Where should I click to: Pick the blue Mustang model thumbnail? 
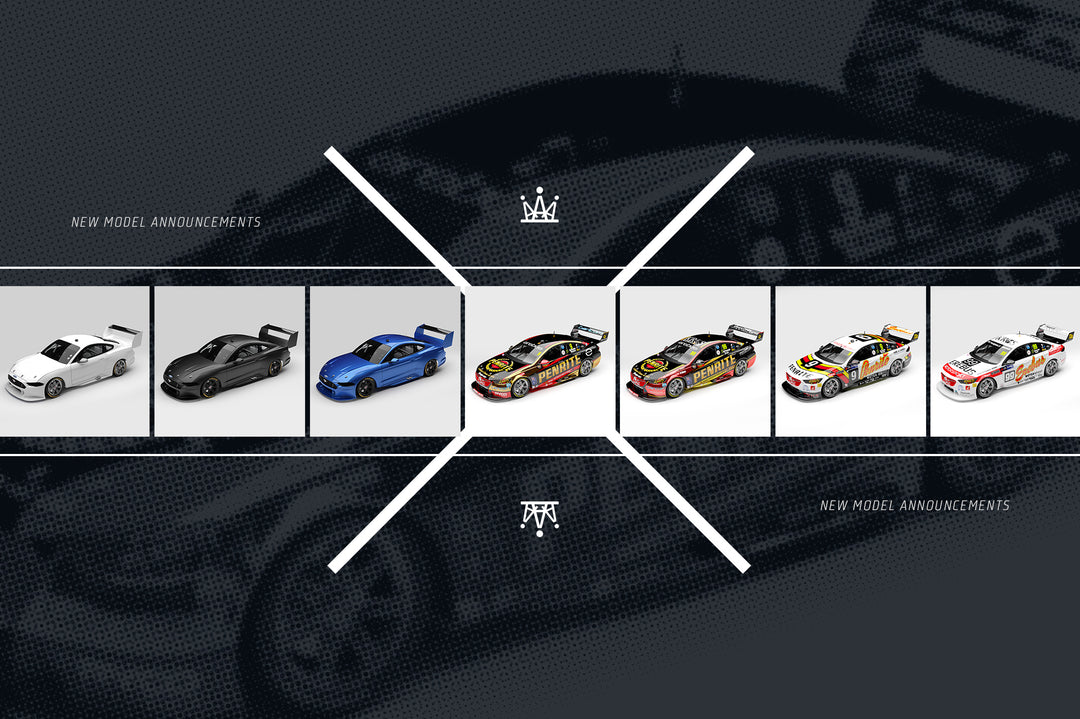coord(384,361)
